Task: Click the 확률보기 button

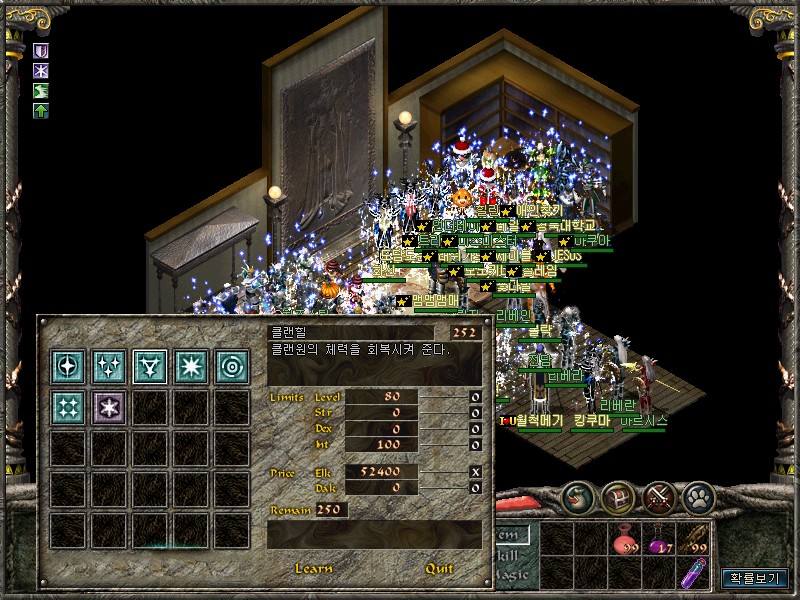Action: (x=755, y=578)
